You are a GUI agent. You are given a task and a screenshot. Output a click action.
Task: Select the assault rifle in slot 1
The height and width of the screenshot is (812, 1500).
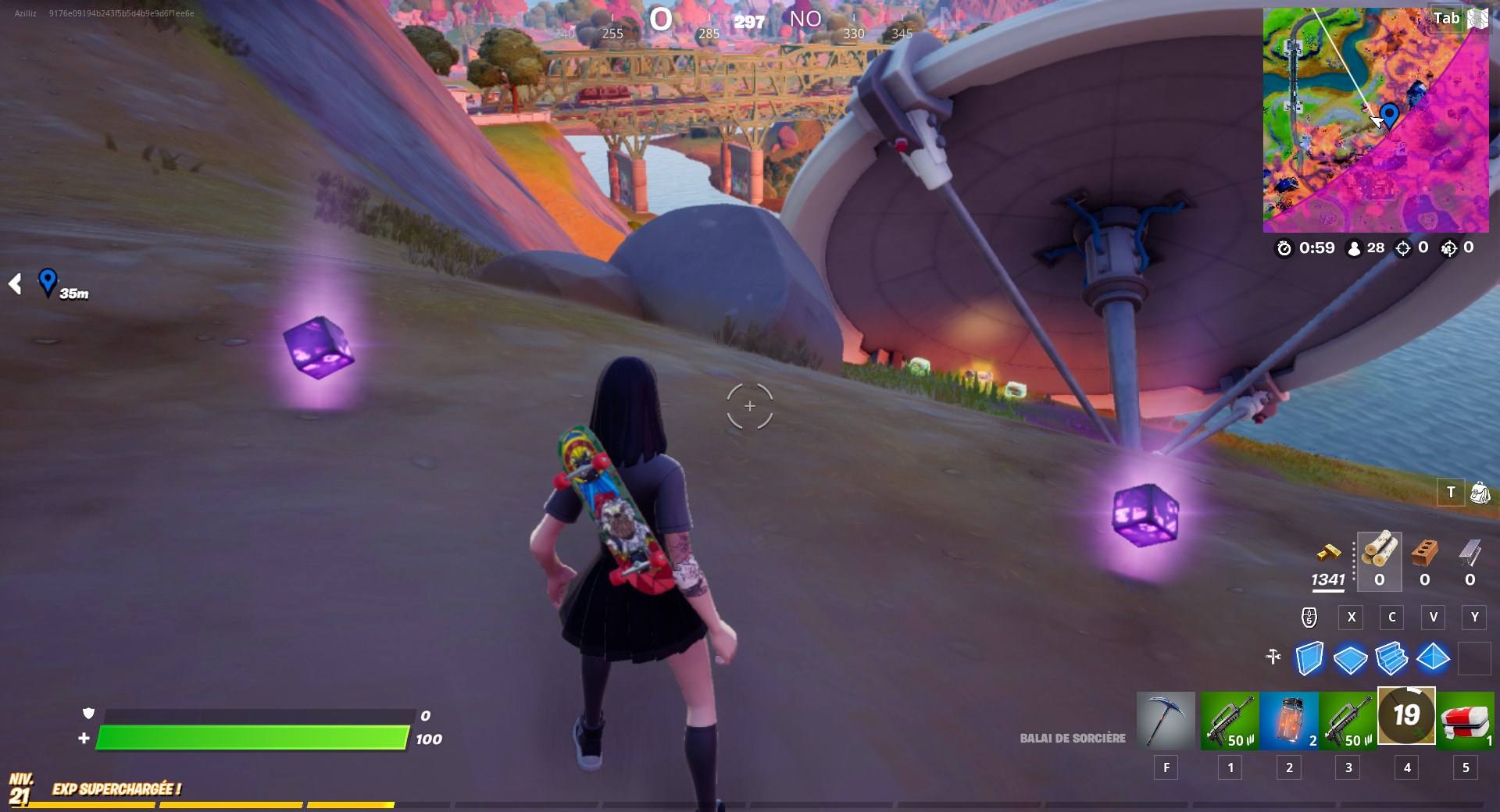click(x=1229, y=720)
